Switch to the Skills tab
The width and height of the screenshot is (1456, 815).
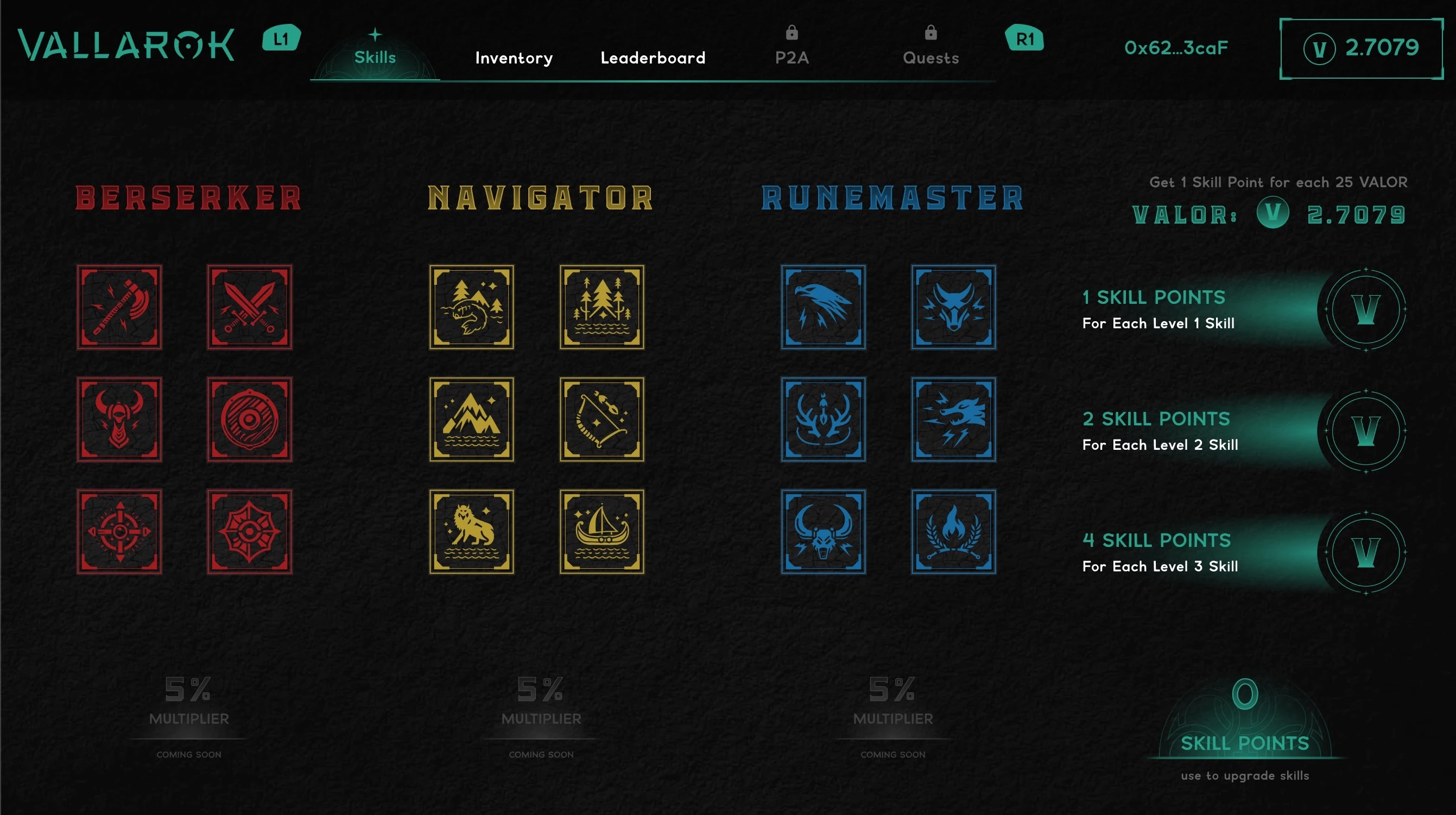[375, 56]
